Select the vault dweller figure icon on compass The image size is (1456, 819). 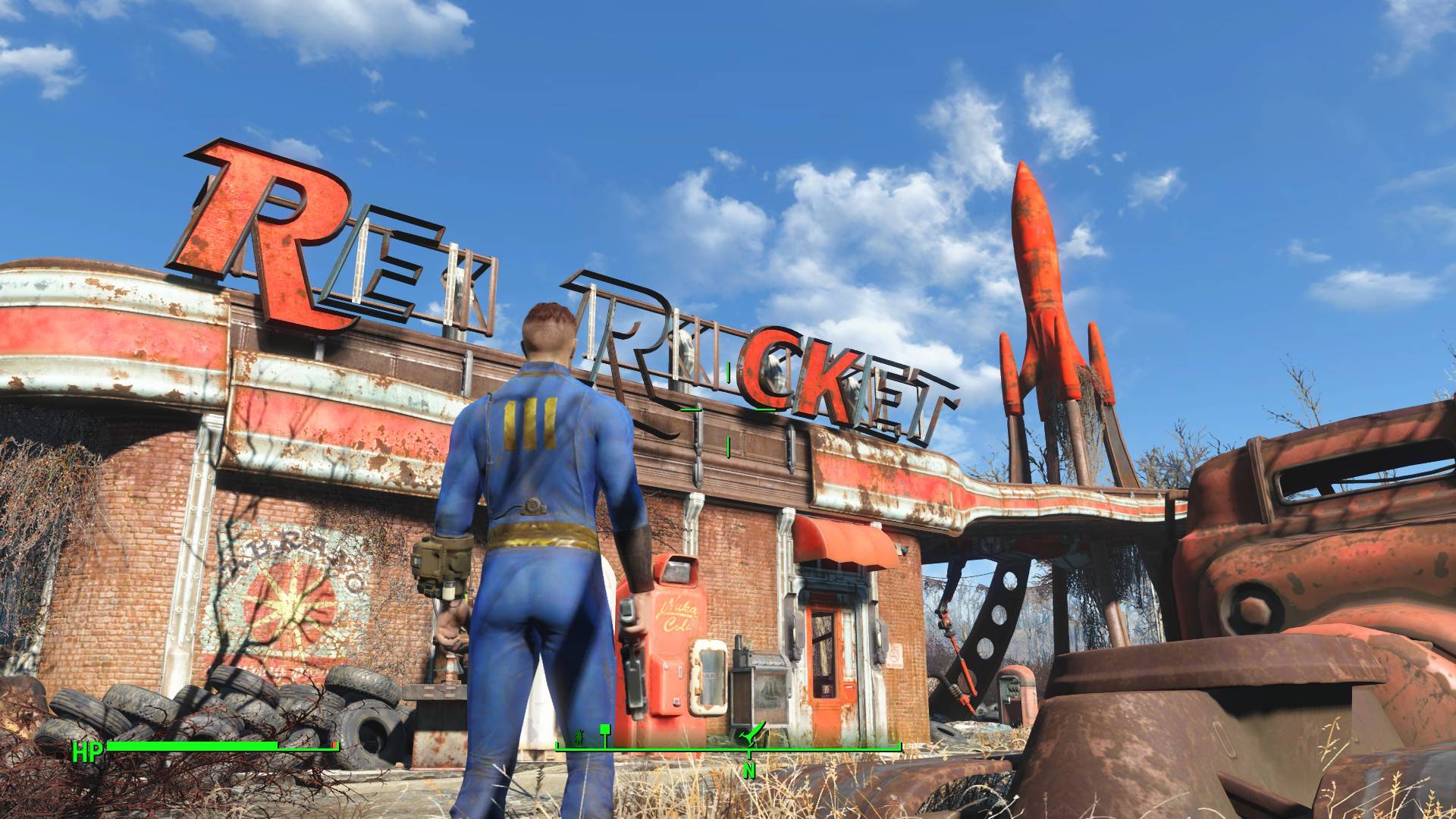pos(579,736)
